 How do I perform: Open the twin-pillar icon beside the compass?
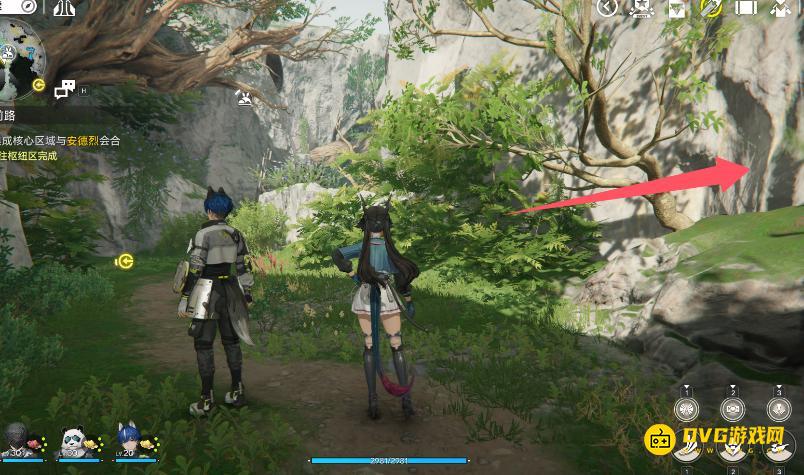[66, 9]
